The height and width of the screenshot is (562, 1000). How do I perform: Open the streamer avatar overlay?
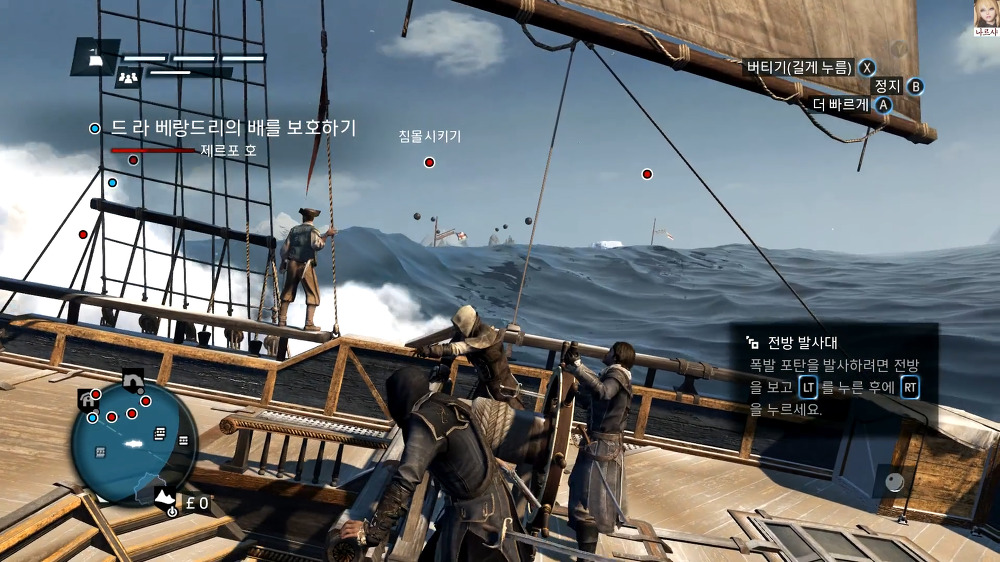(x=986, y=15)
